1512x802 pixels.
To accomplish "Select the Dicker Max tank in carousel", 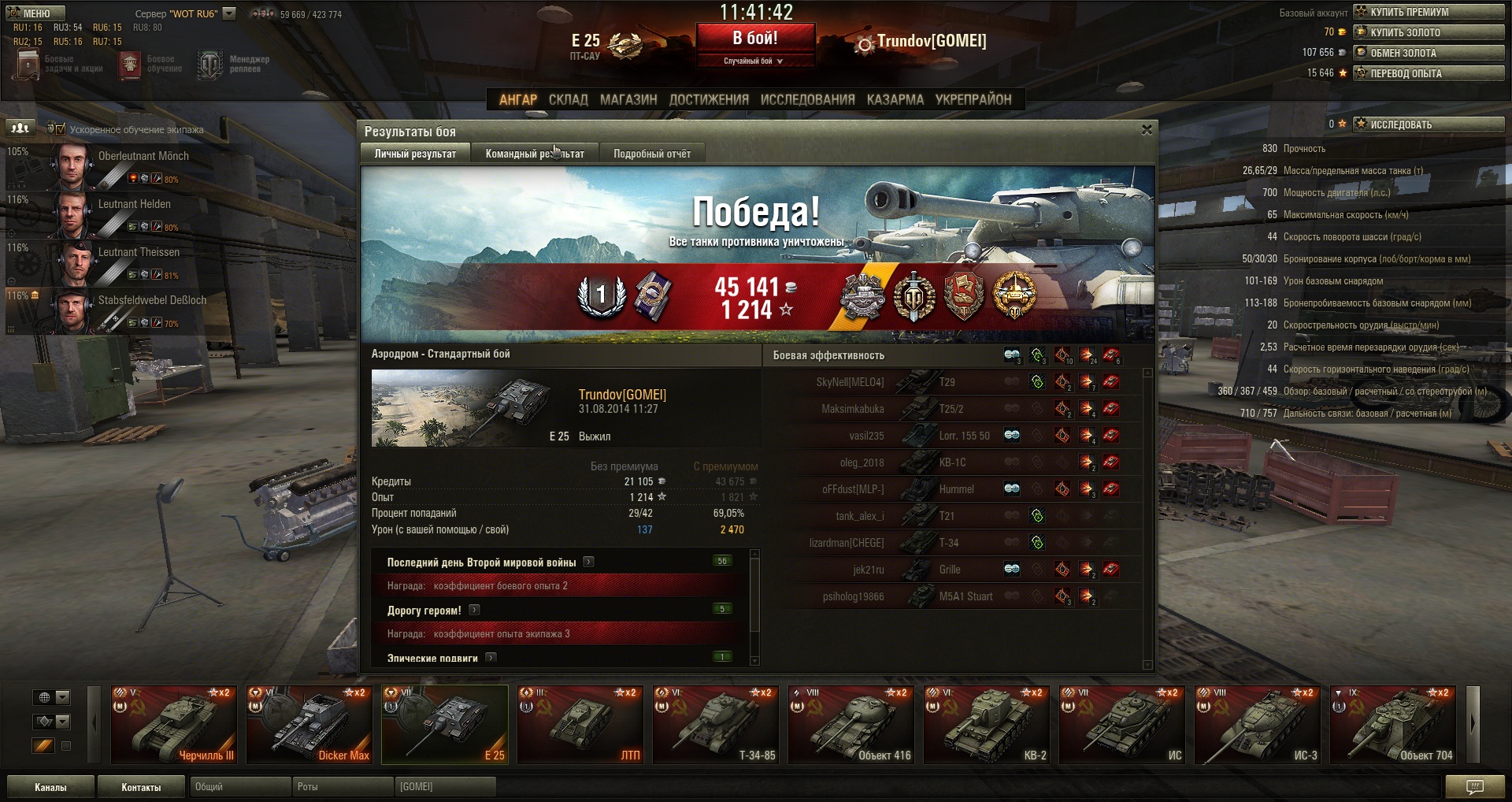I will 309,725.
